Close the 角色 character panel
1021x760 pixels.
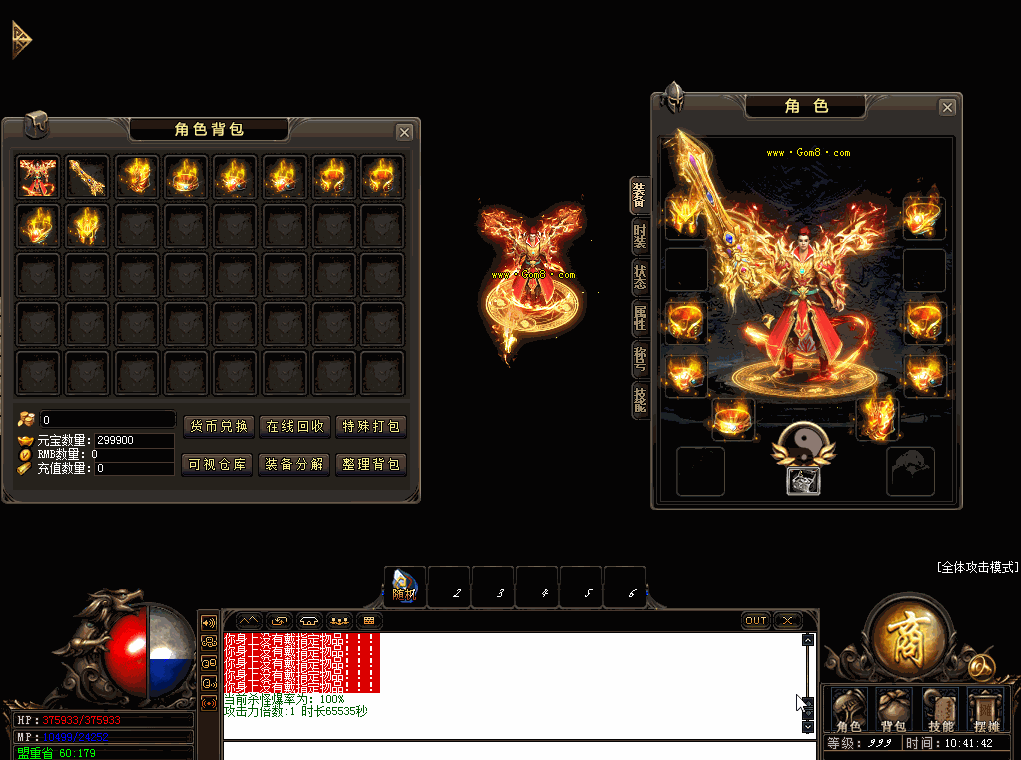[x=947, y=107]
